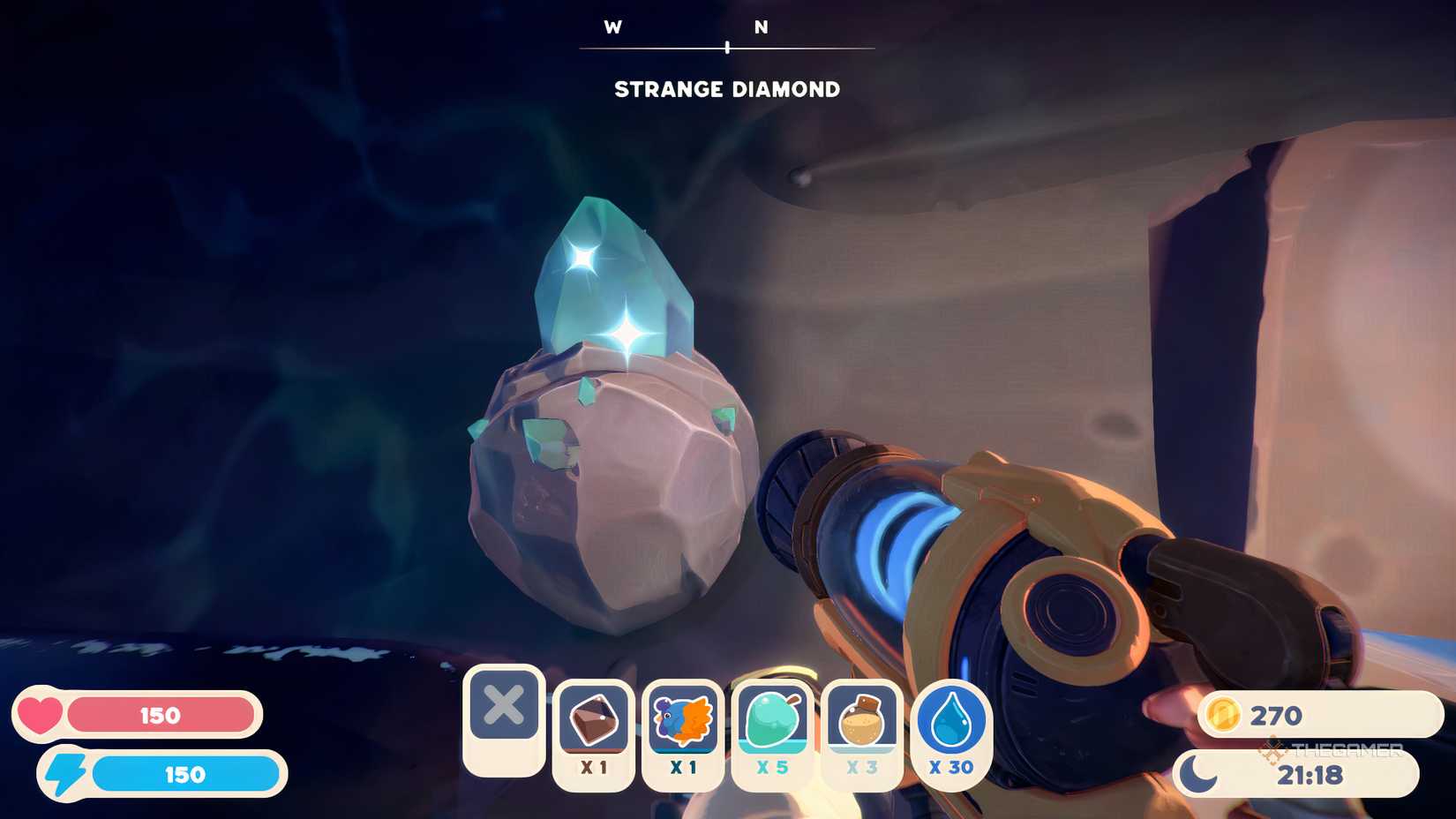This screenshot has width=1456, height=819.
Task: Toggle the Strange Diamond target label
Action: coord(727,88)
